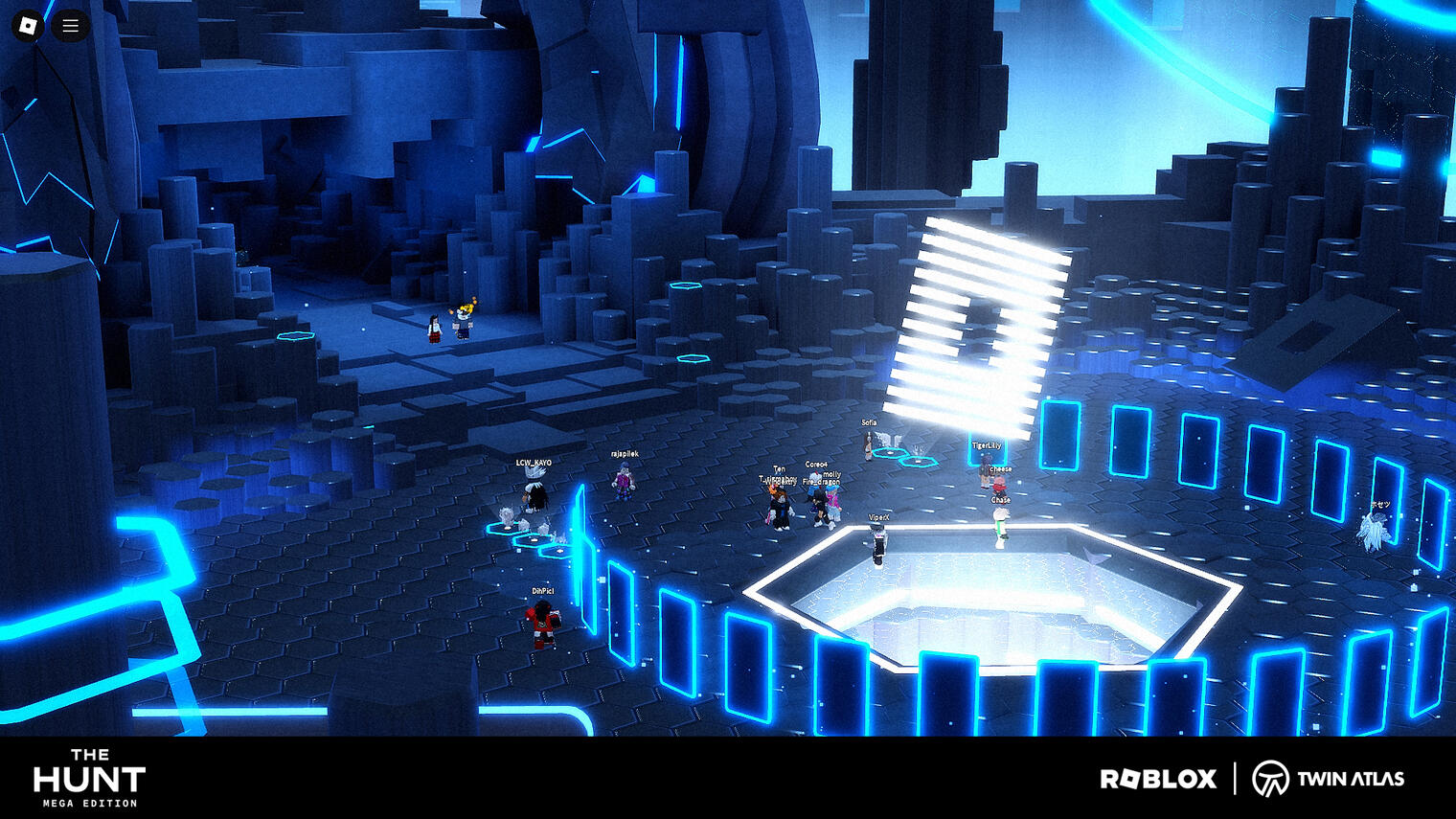Open the hamburger menu icon
This screenshot has width=1456, height=819.
pos(69,25)
